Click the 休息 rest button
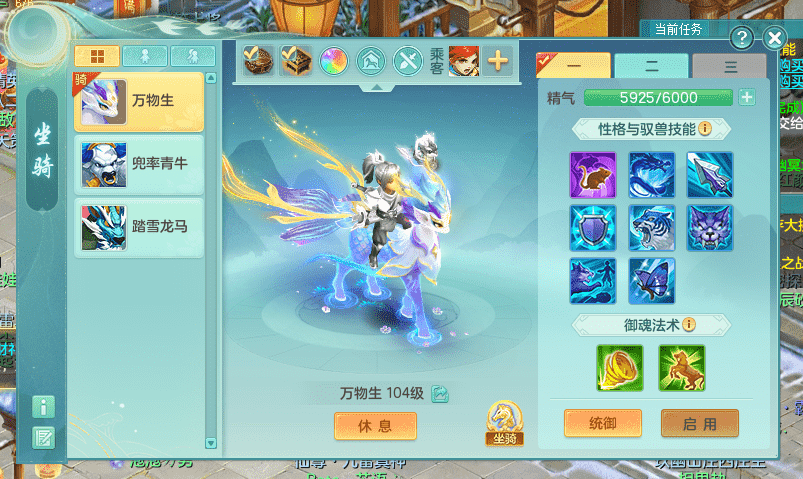Image resolution: width=803 pixels, height=479 pixels. click(x=375, y=425)
